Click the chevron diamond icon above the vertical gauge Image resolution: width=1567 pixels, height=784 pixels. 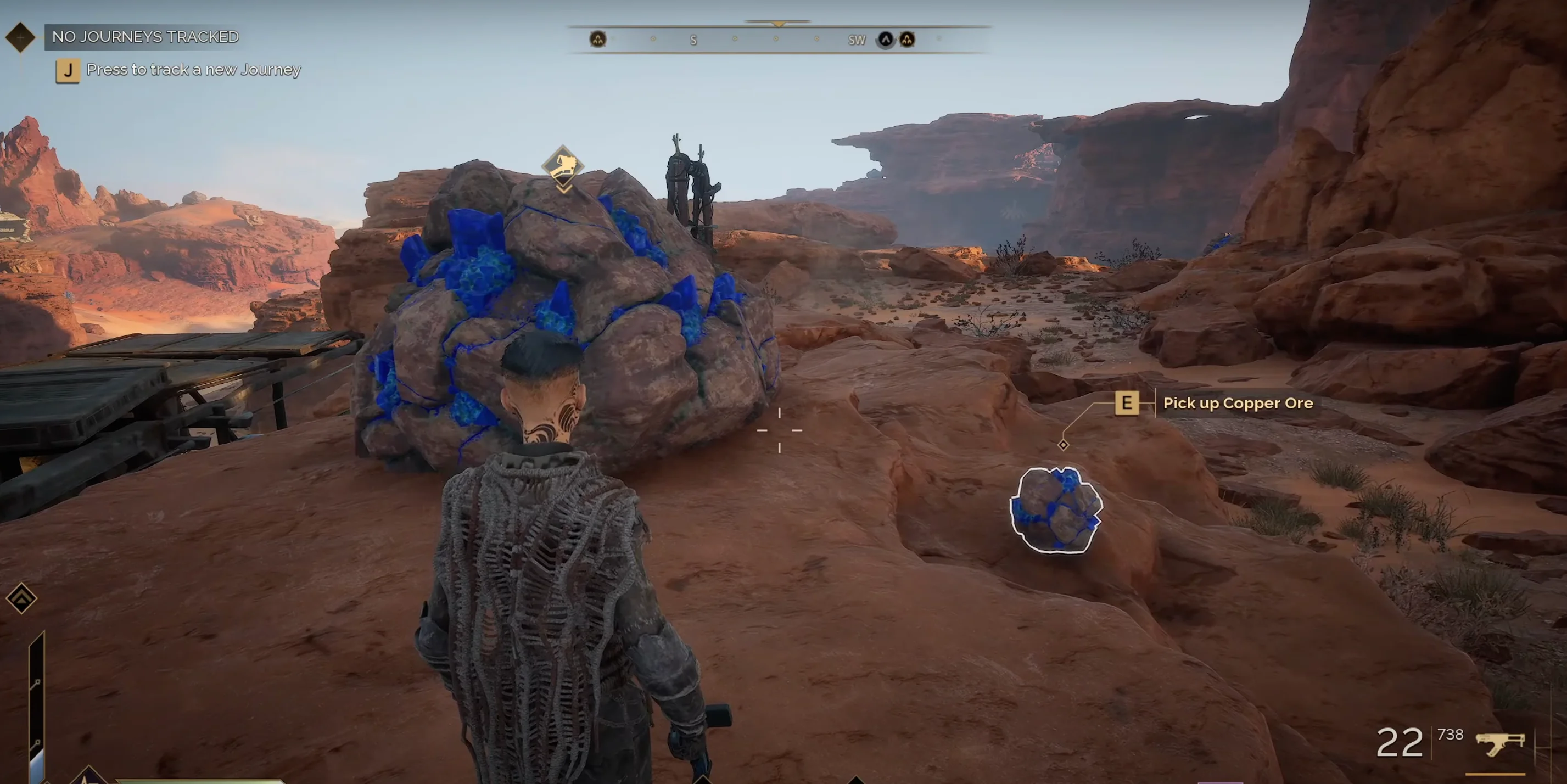21,598
